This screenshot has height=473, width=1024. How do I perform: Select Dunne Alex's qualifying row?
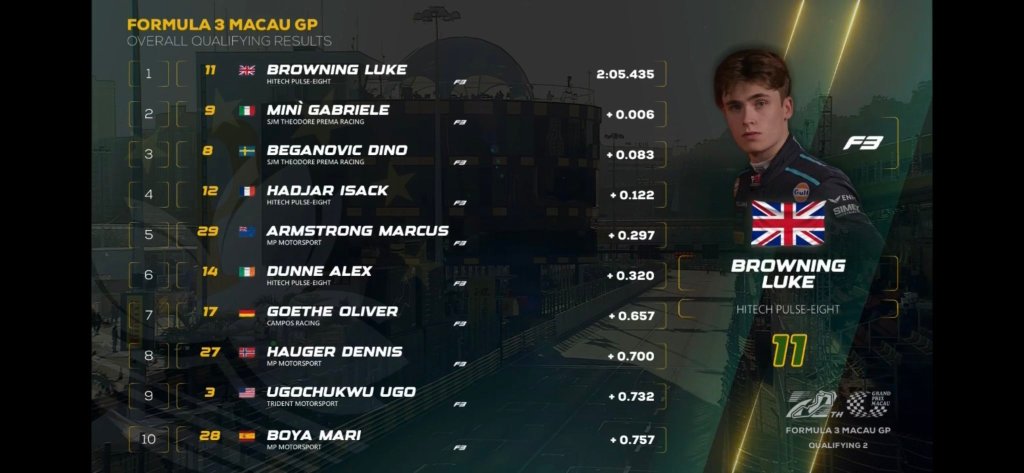319,274
